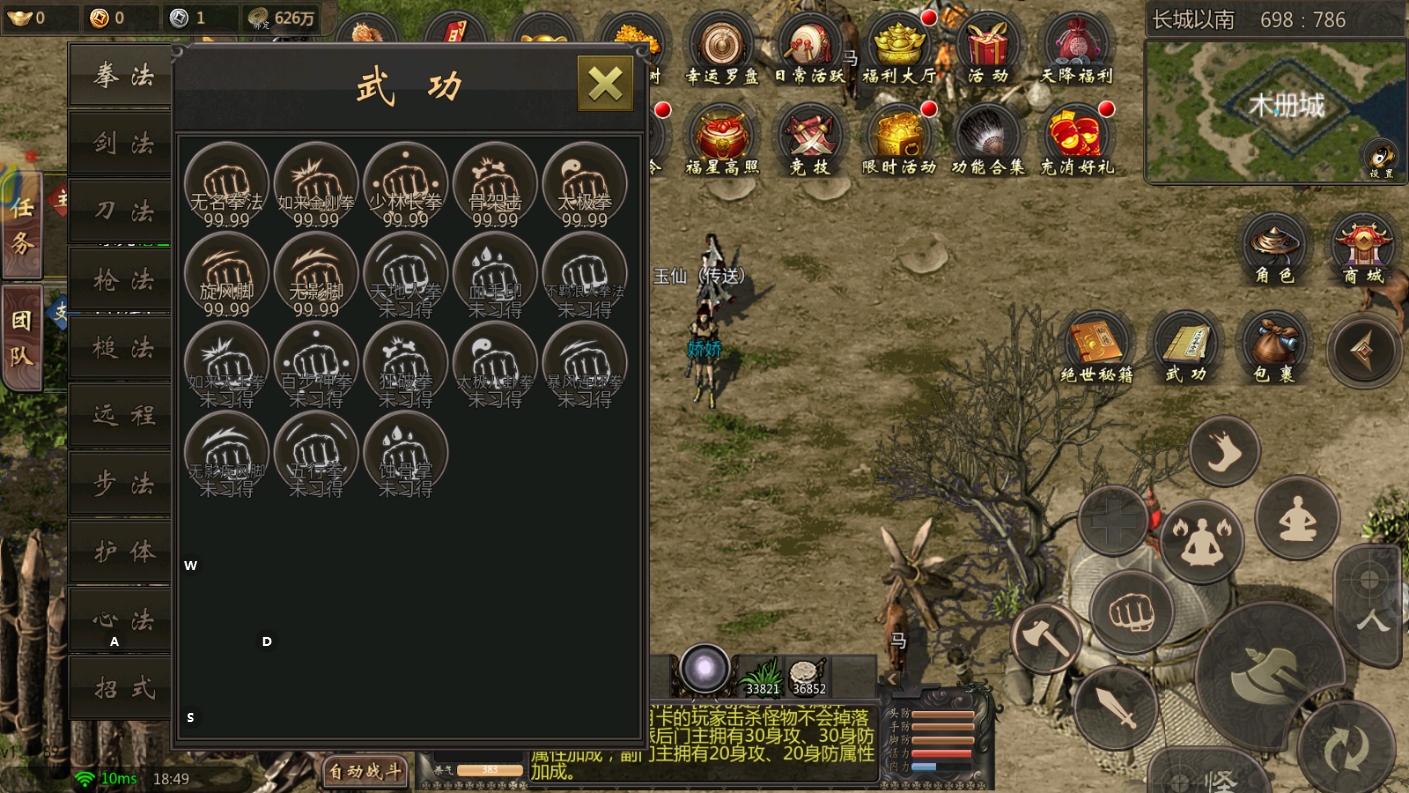Open the 木册城 minimap
The width and height of the screenshot is (1409, 793).
click(x=1275, y=111)
